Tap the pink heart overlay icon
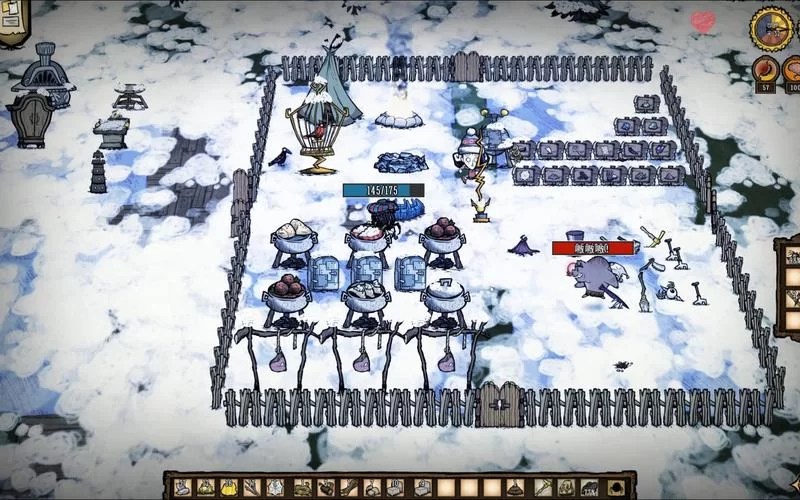800x500 pixels. click(703, 20)
